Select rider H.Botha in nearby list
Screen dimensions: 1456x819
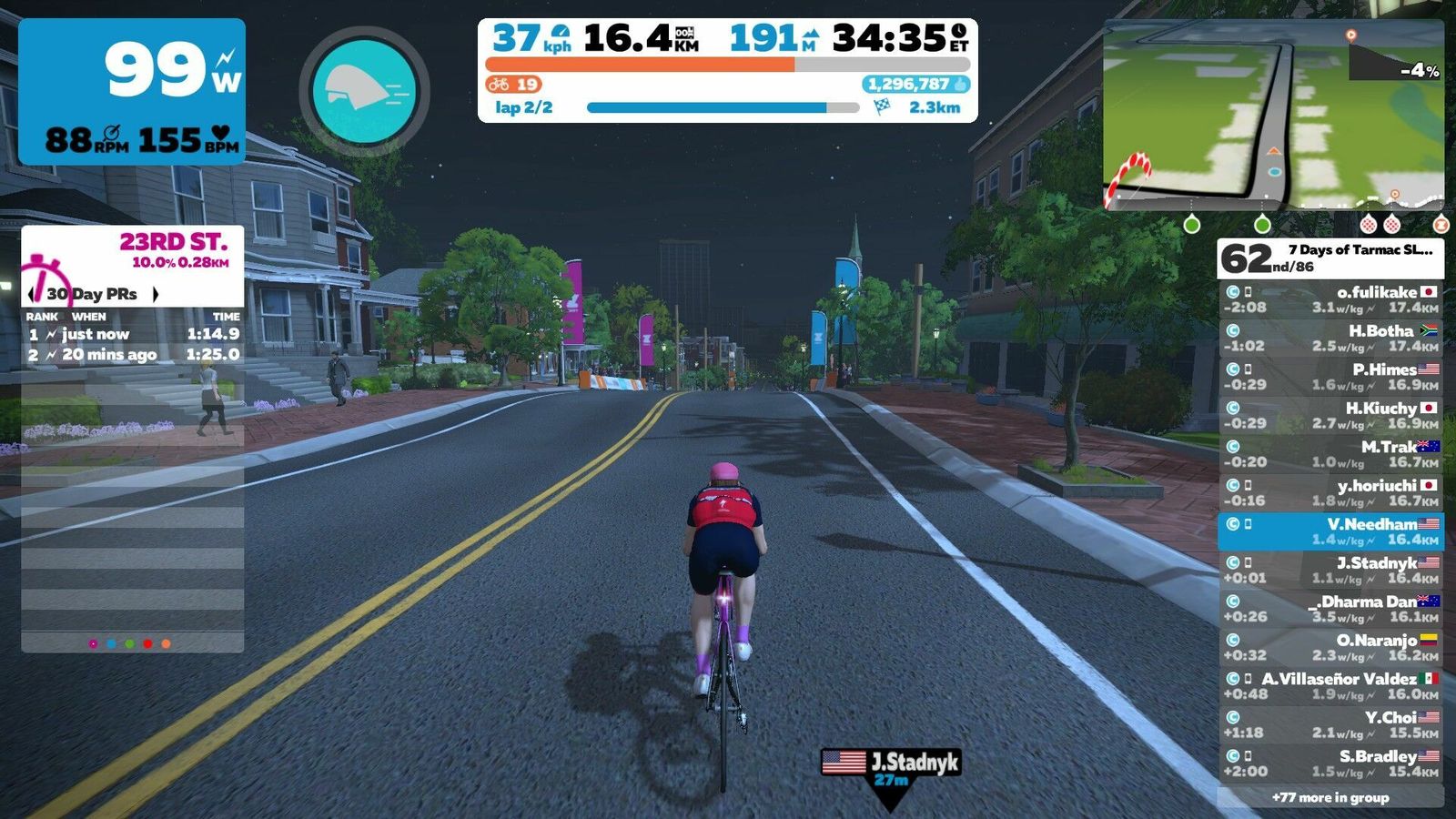(1330, 339)
